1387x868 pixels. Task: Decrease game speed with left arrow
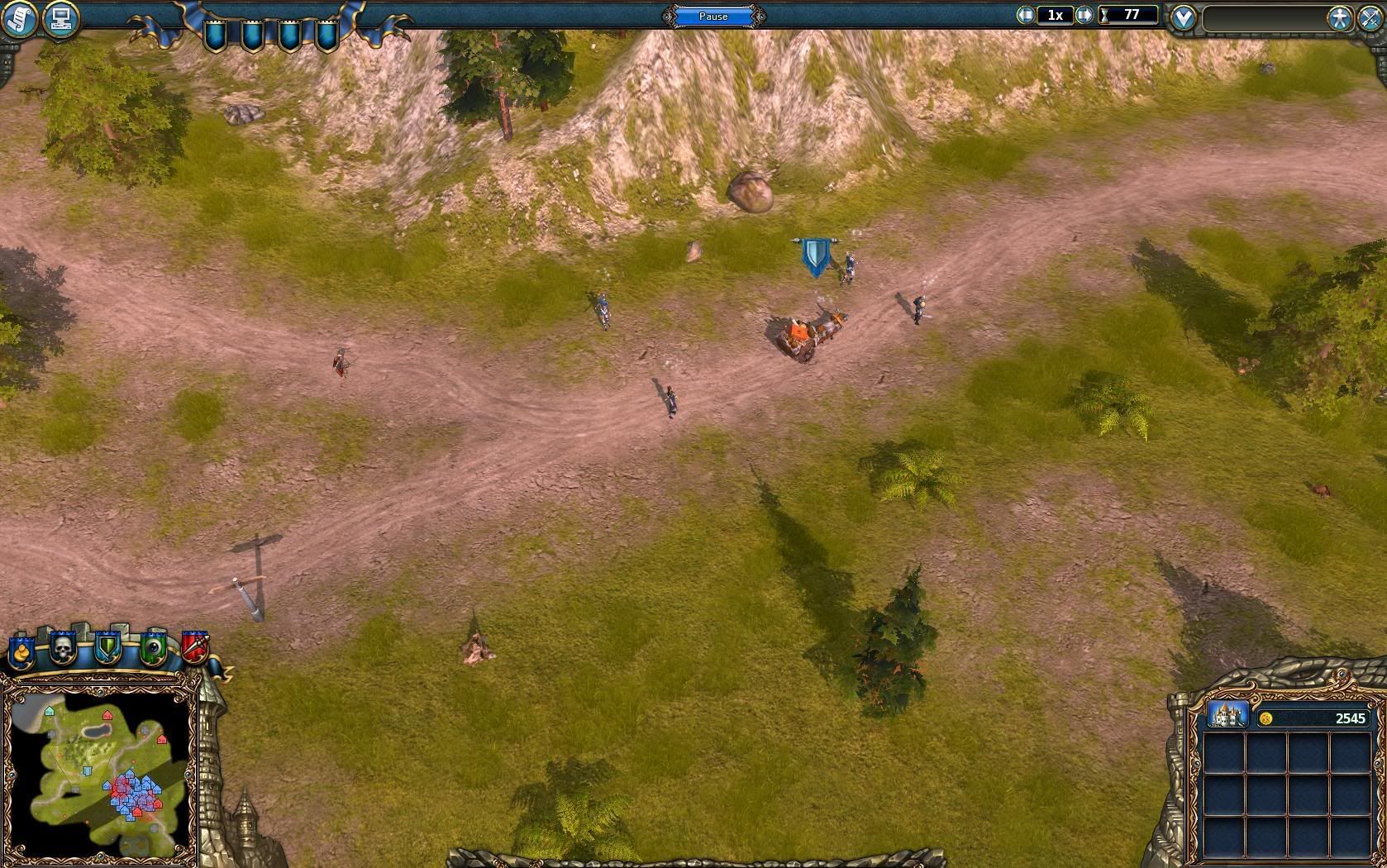tap(1026, 15)
